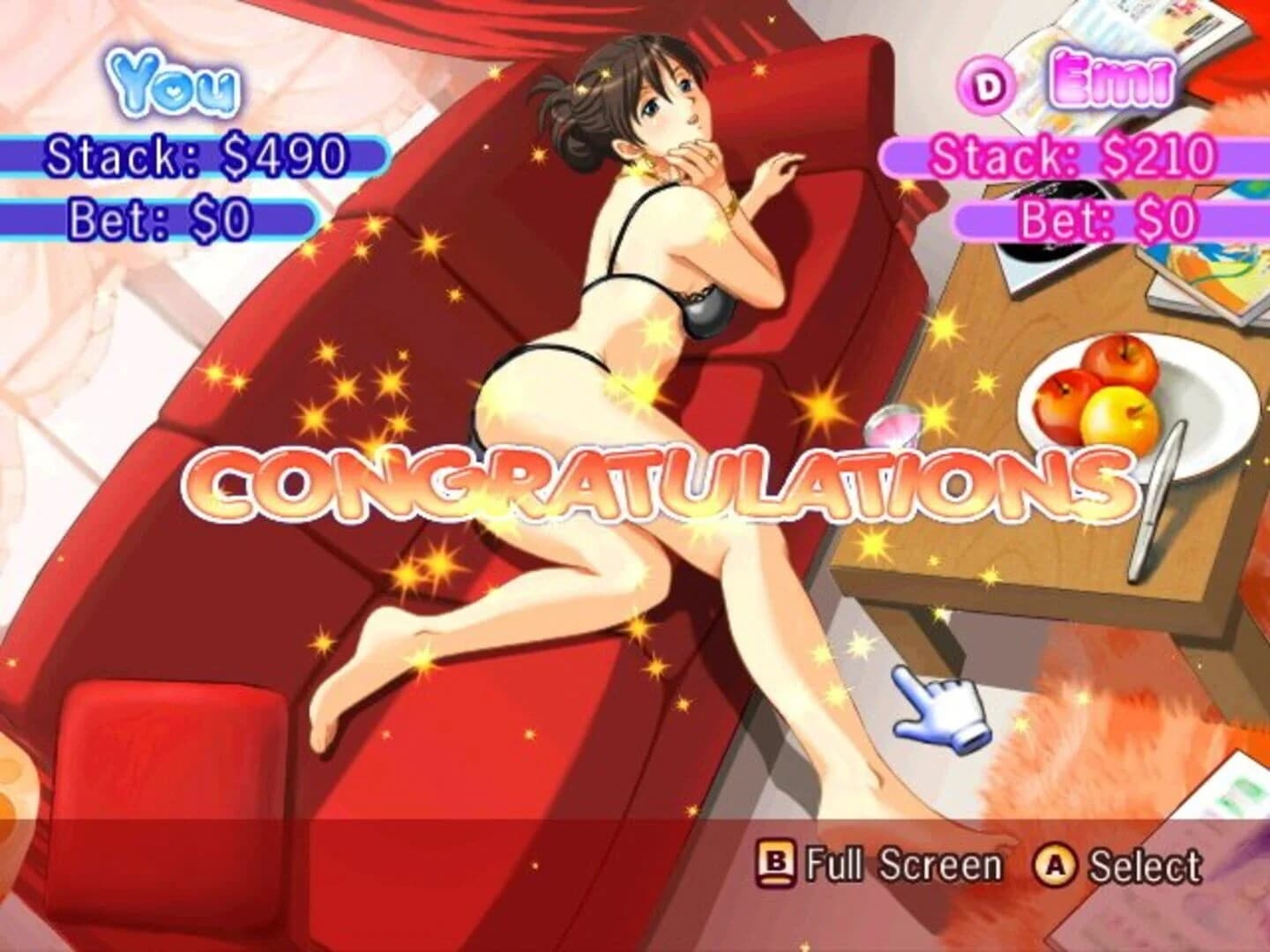Click the hand cursor pointer icon

pyautogui.click(x=939, y=709)
